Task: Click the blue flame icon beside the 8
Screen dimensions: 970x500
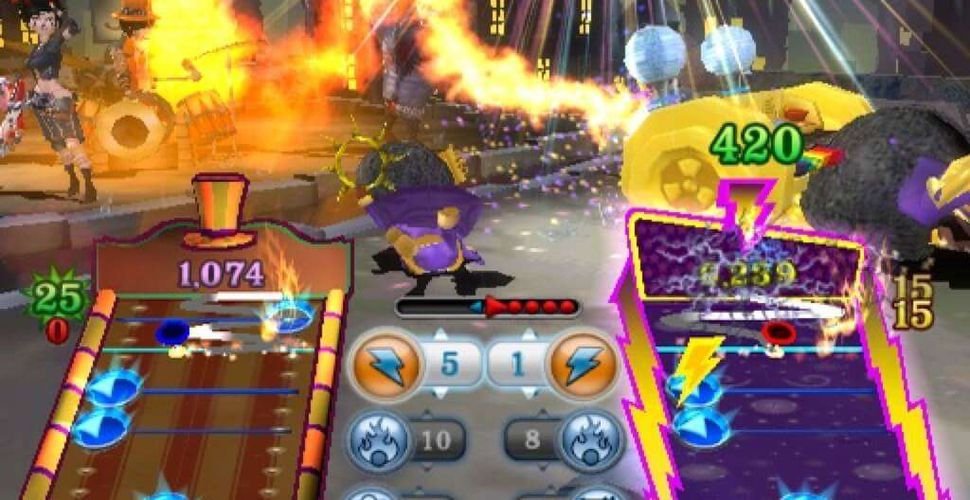Action: tap(590, 438)
